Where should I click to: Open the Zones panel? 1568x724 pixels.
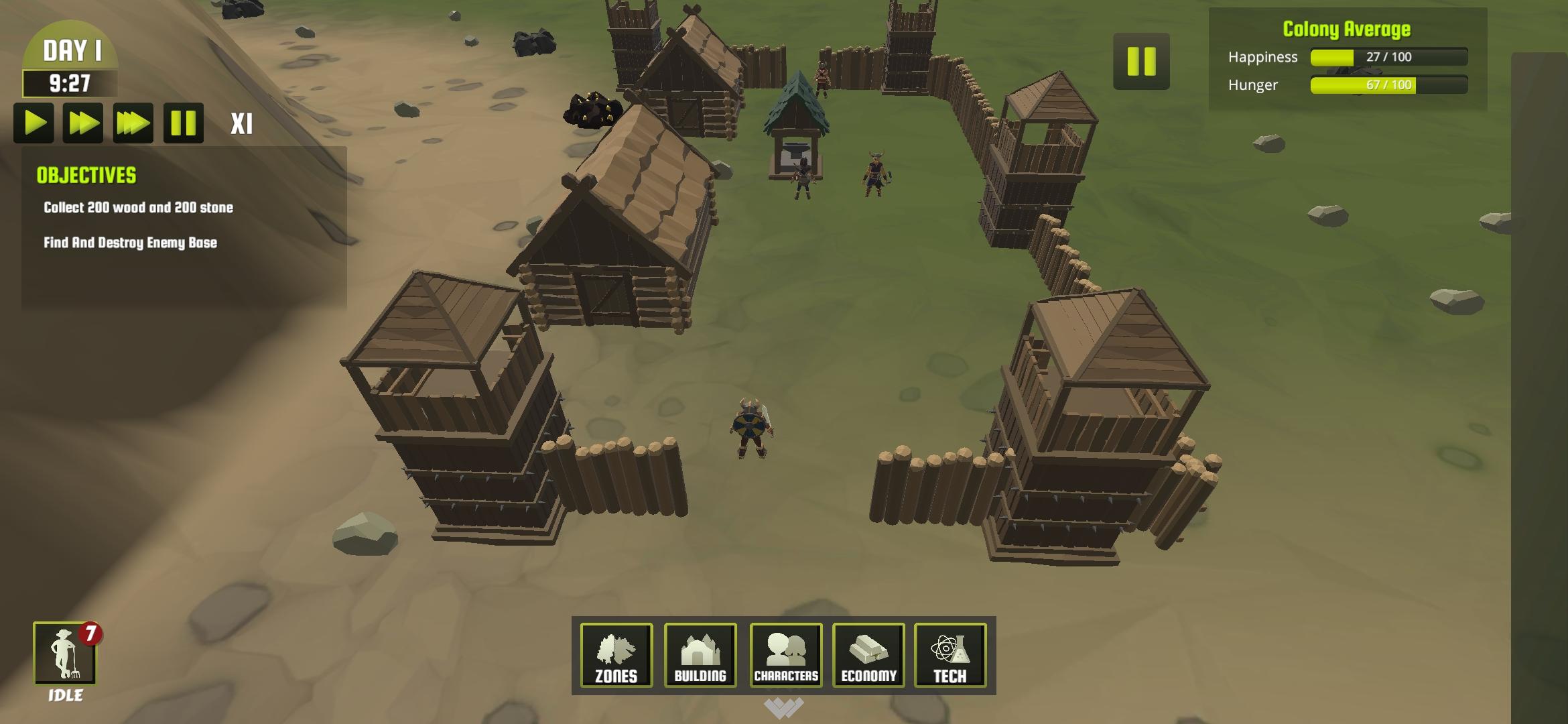(616, 656)
